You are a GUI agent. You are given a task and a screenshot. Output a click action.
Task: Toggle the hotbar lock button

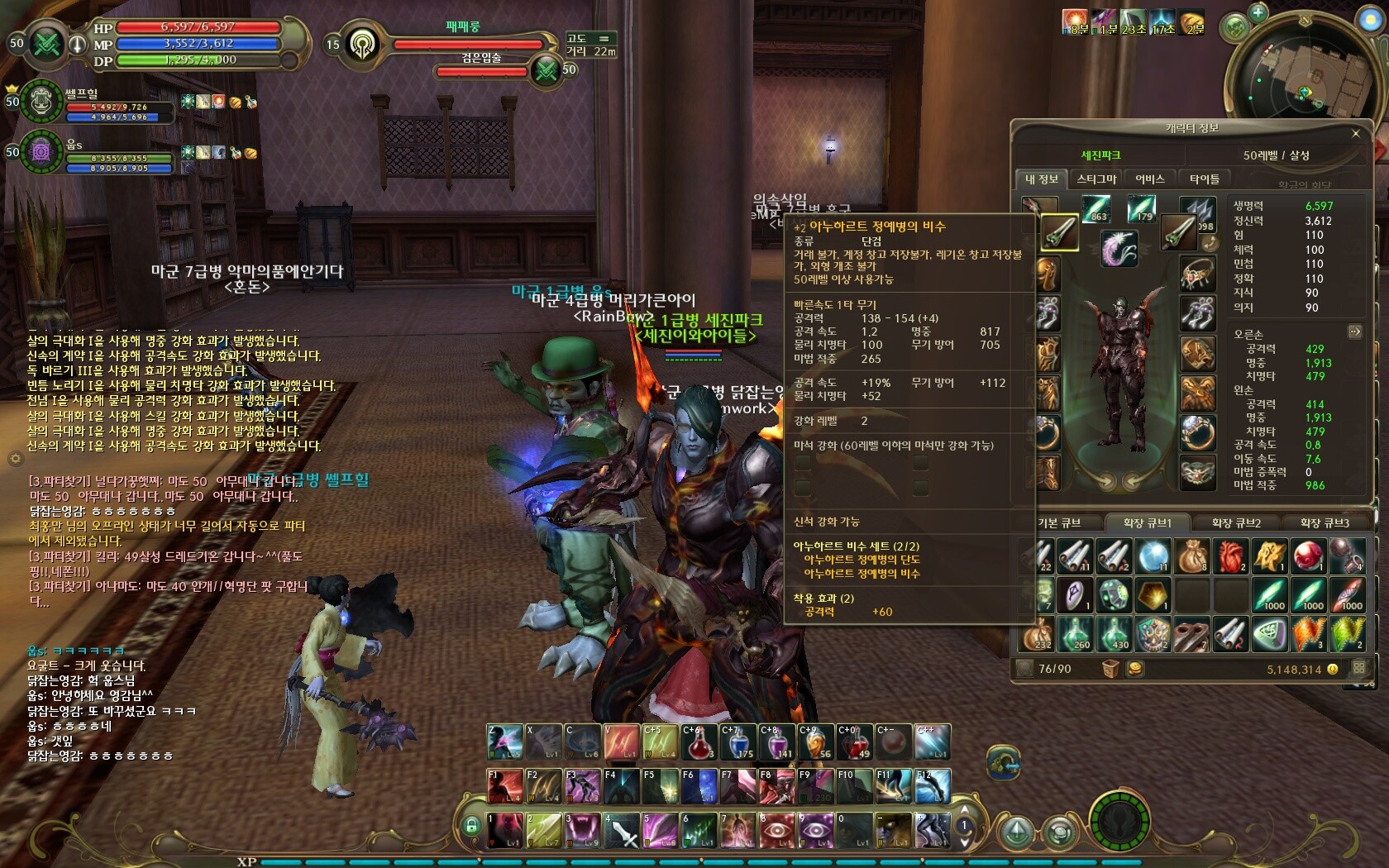point(471,825)
